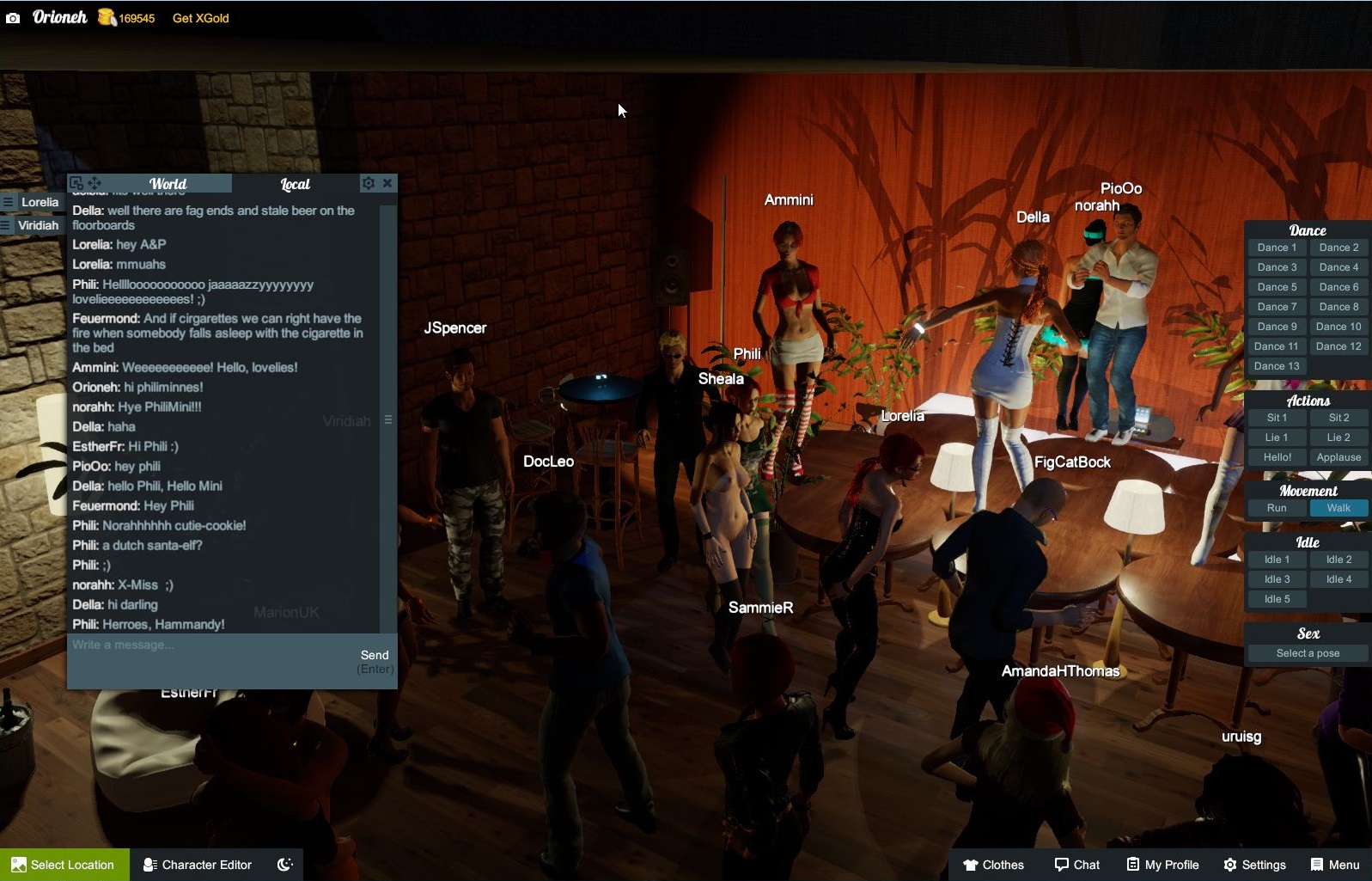
Task: Open the Settings menu
Action: (x=1254, y=865)
